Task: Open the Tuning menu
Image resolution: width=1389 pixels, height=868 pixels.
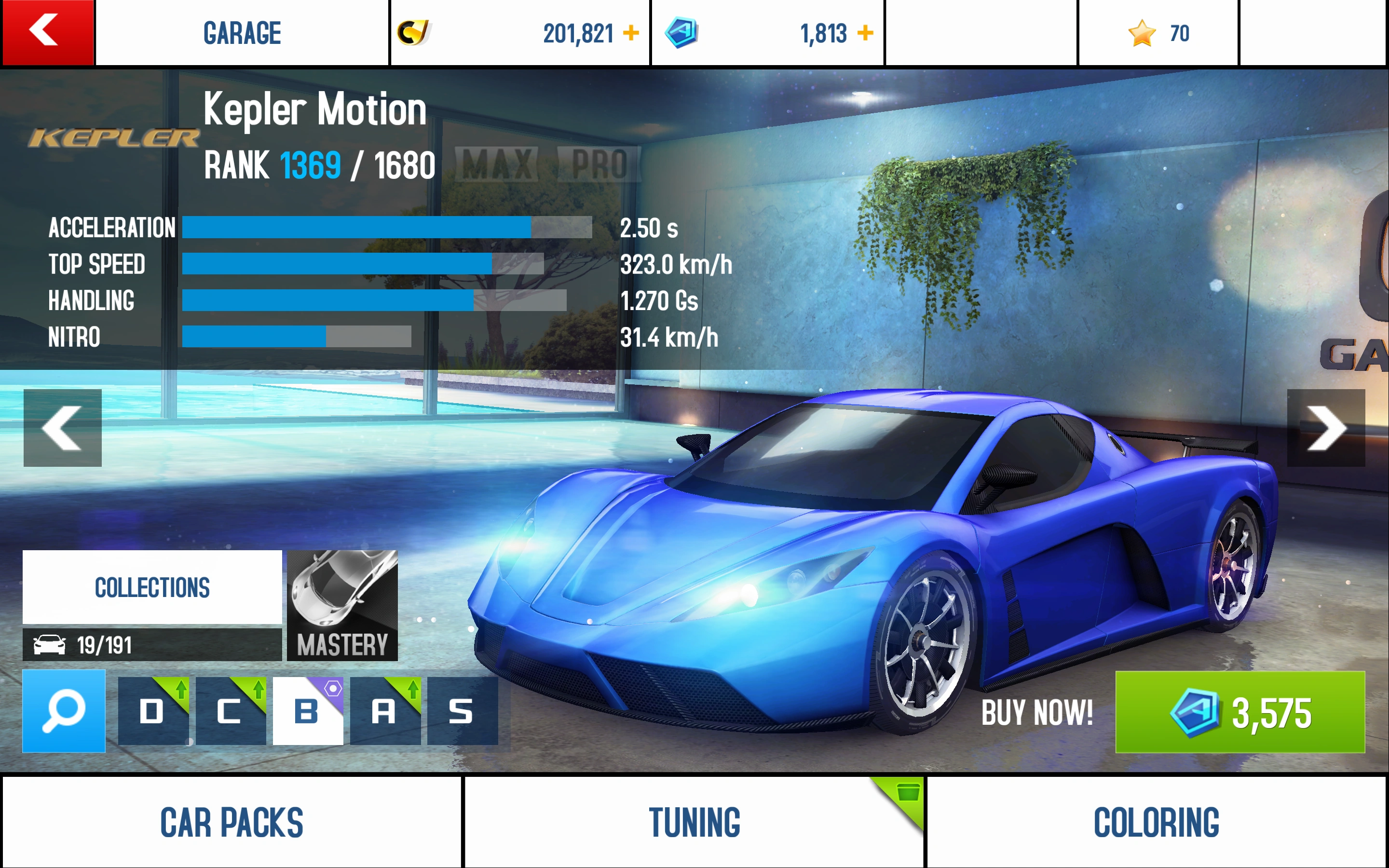Action: click(x=694, y=822)
